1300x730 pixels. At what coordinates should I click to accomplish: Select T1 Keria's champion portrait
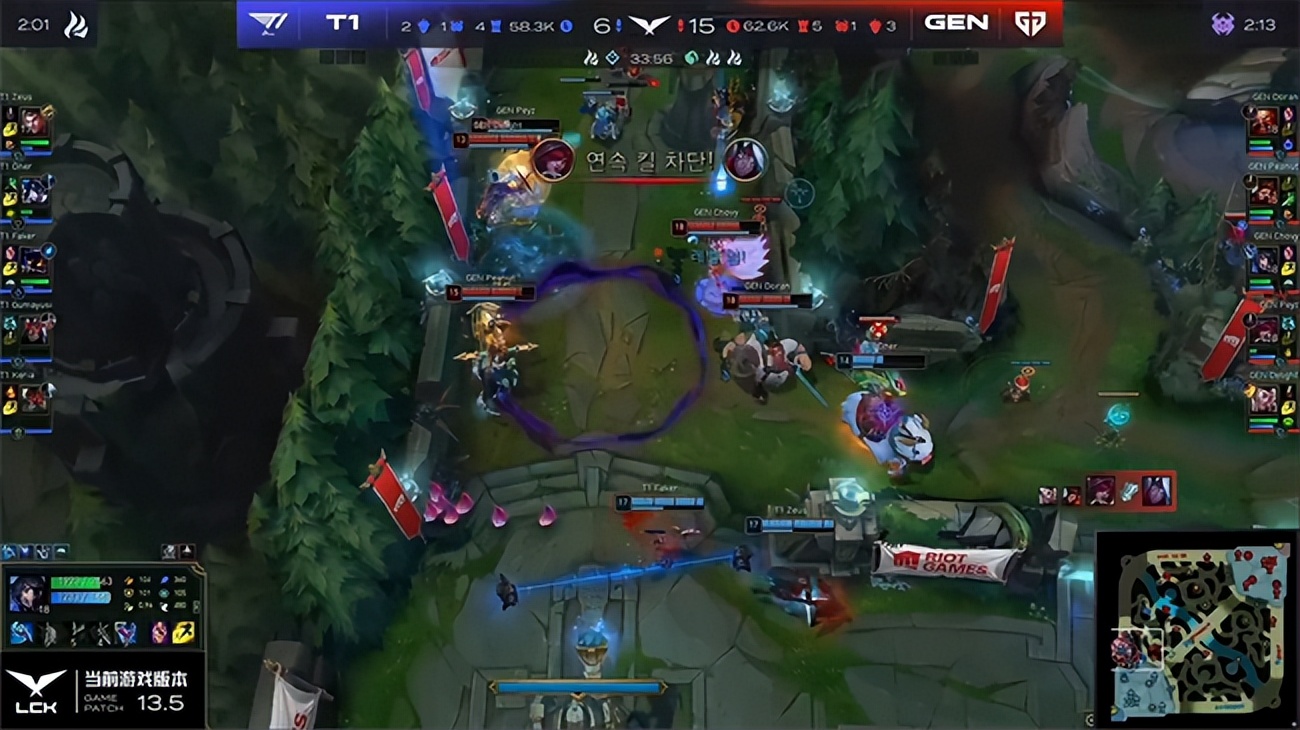[x=35, y=398]
